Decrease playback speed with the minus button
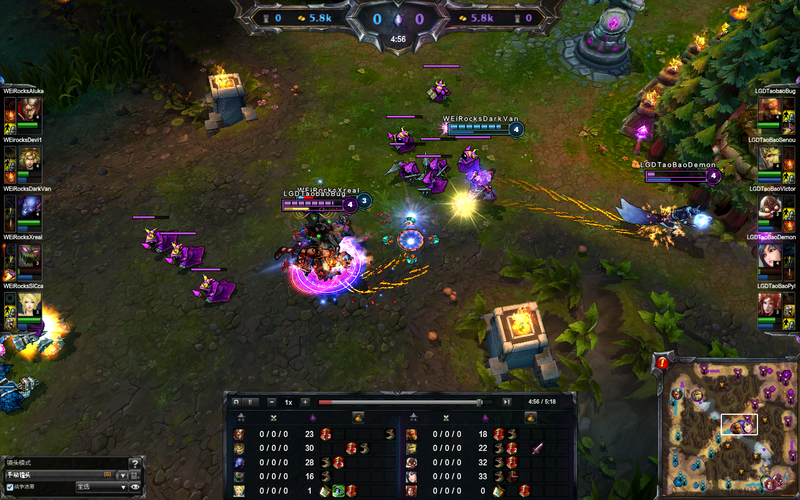This screenshot has height=500, width=800. 272,402
